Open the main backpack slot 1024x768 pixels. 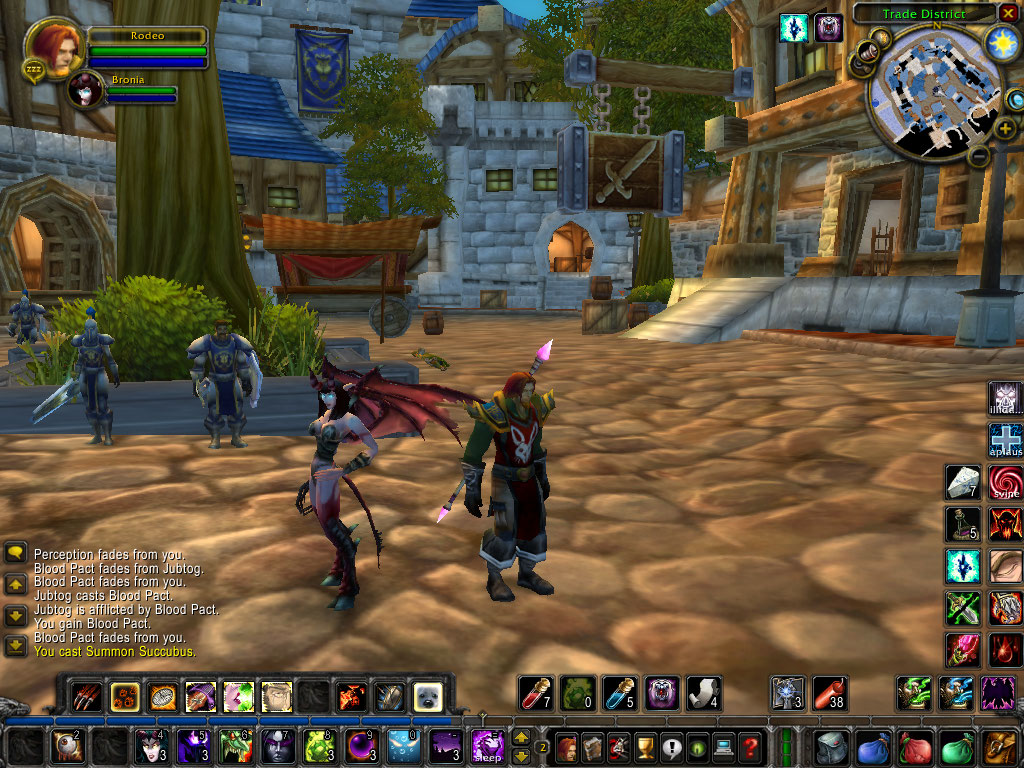(x=999, y=747)
